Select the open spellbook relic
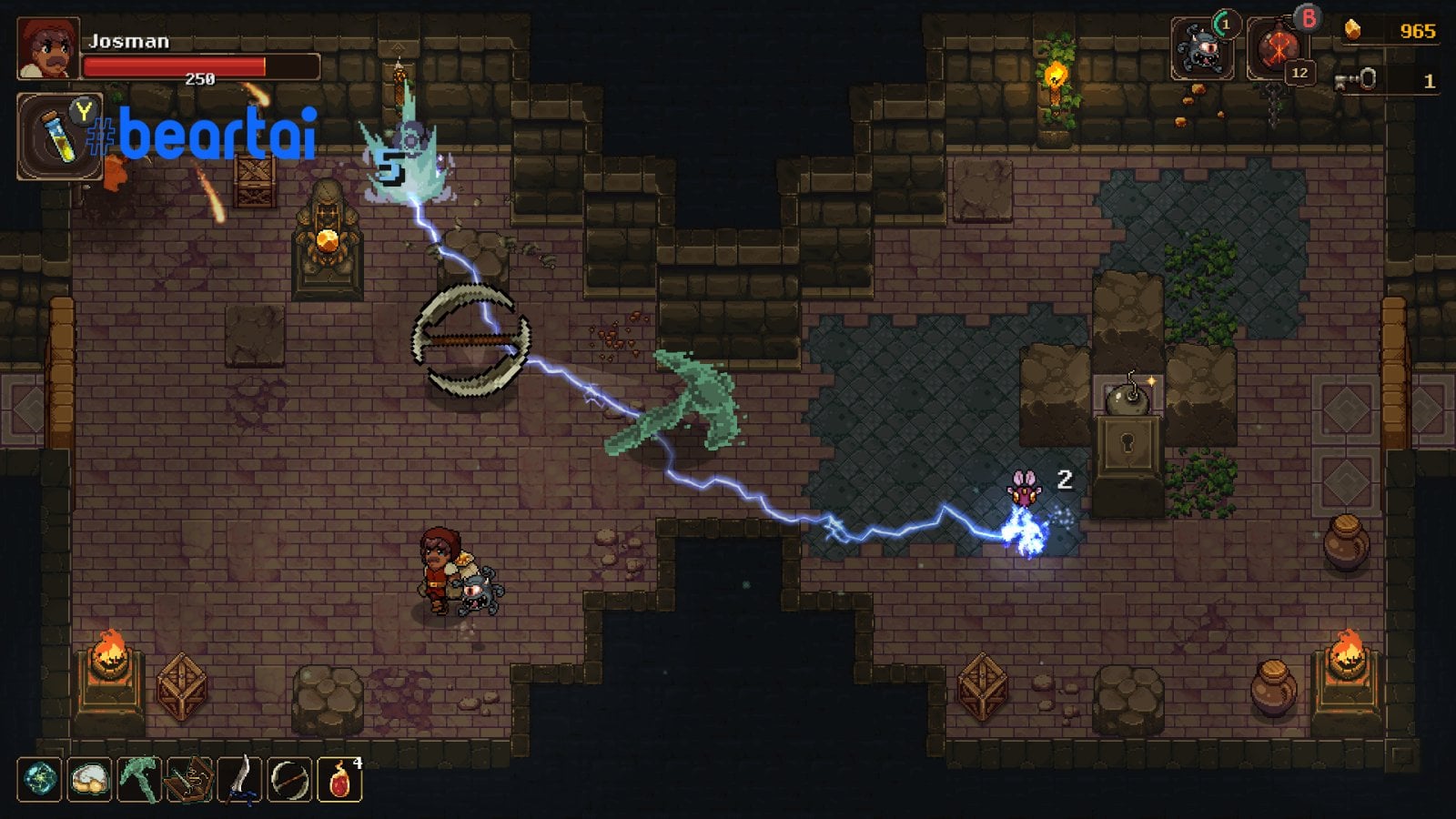The width and height of the screenshot is (1456, 819). [189, 780]
